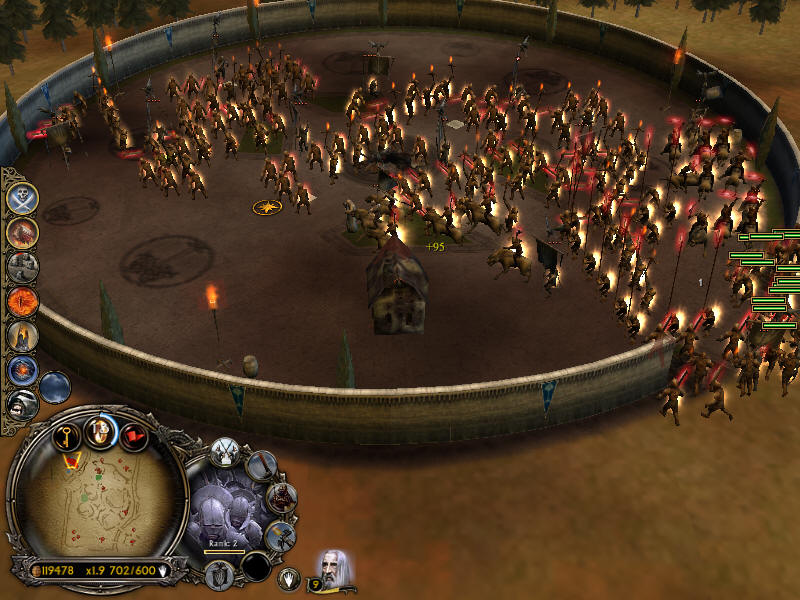Image resolution: width=800 pixels, height=600 pixels.
Task: Trigger the snarling beast power
Action: [22, 404]
